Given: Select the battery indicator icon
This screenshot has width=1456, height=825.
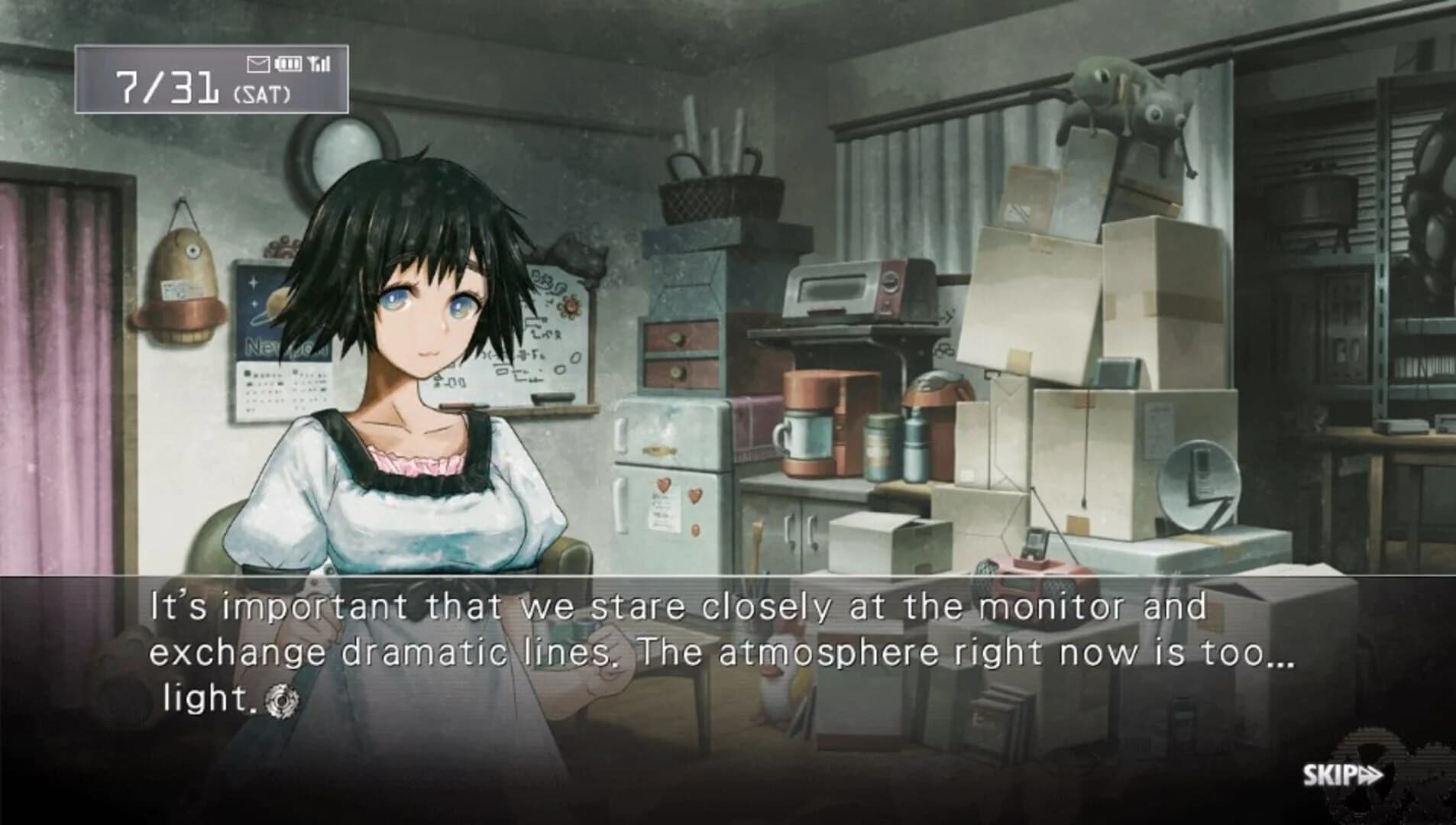Looking at the screenshot, I should click(289, 63).
